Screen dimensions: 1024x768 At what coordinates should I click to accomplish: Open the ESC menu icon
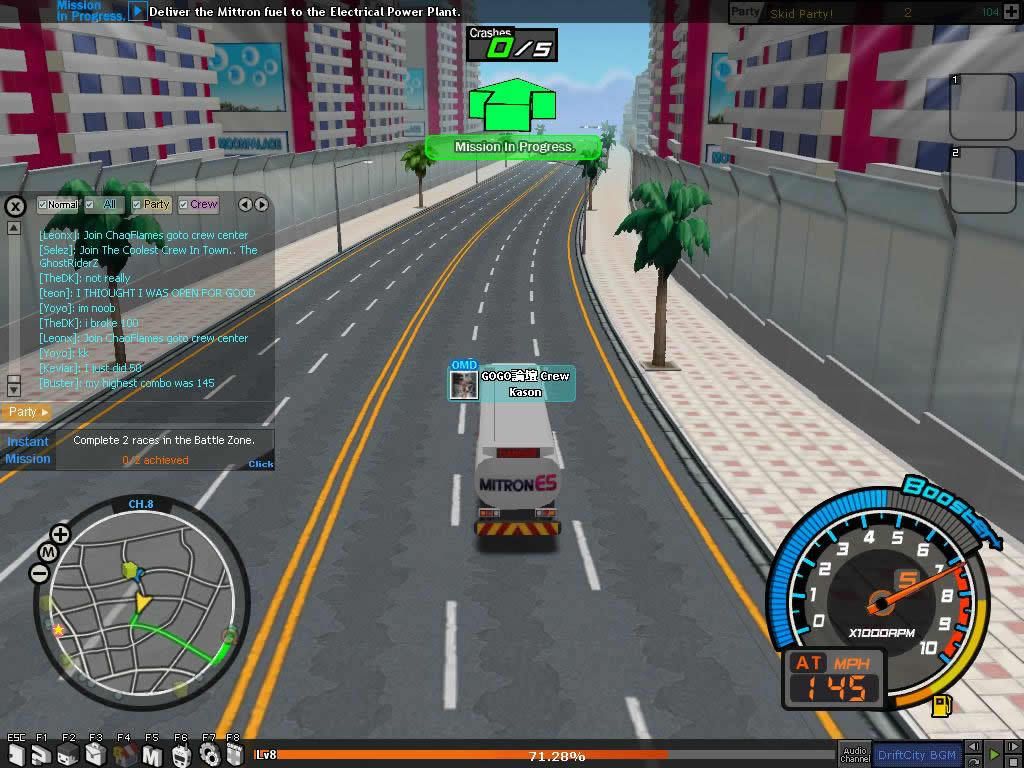click(16, 755)
